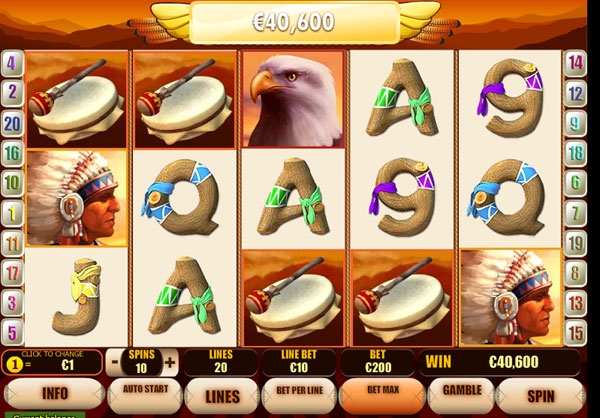Pick payline number 5

12,331
